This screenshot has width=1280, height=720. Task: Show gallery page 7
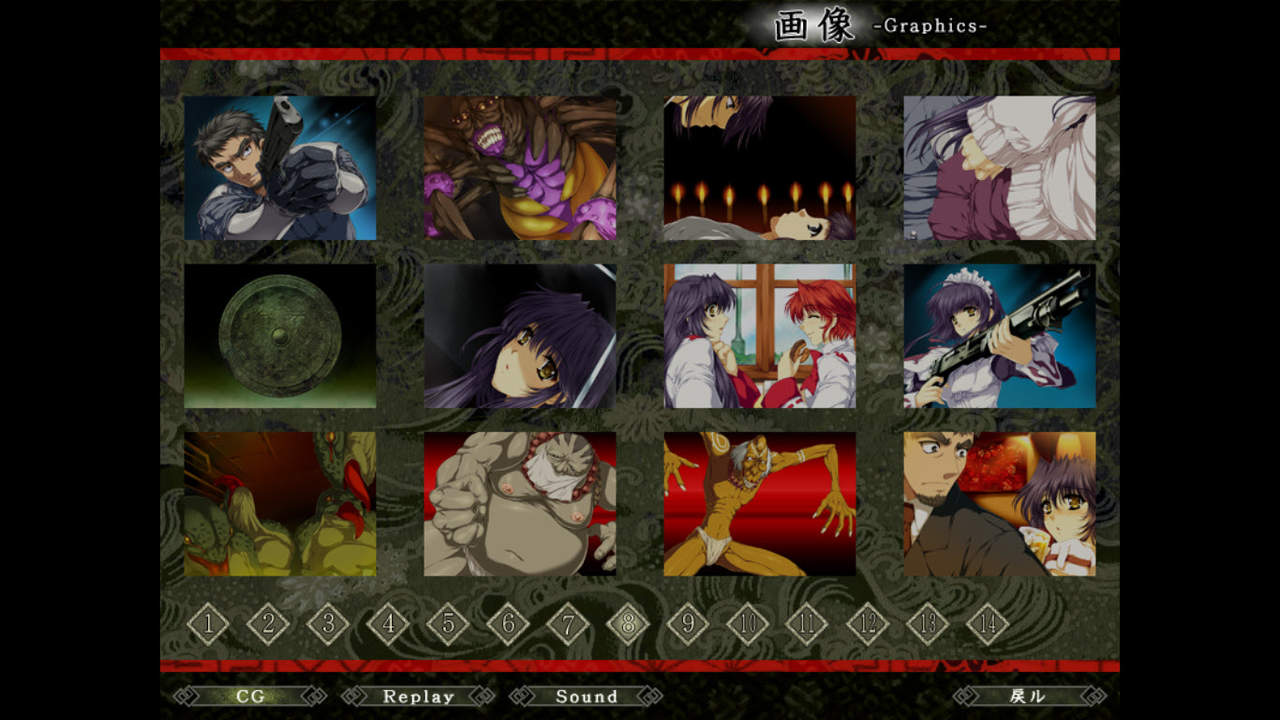568,625
